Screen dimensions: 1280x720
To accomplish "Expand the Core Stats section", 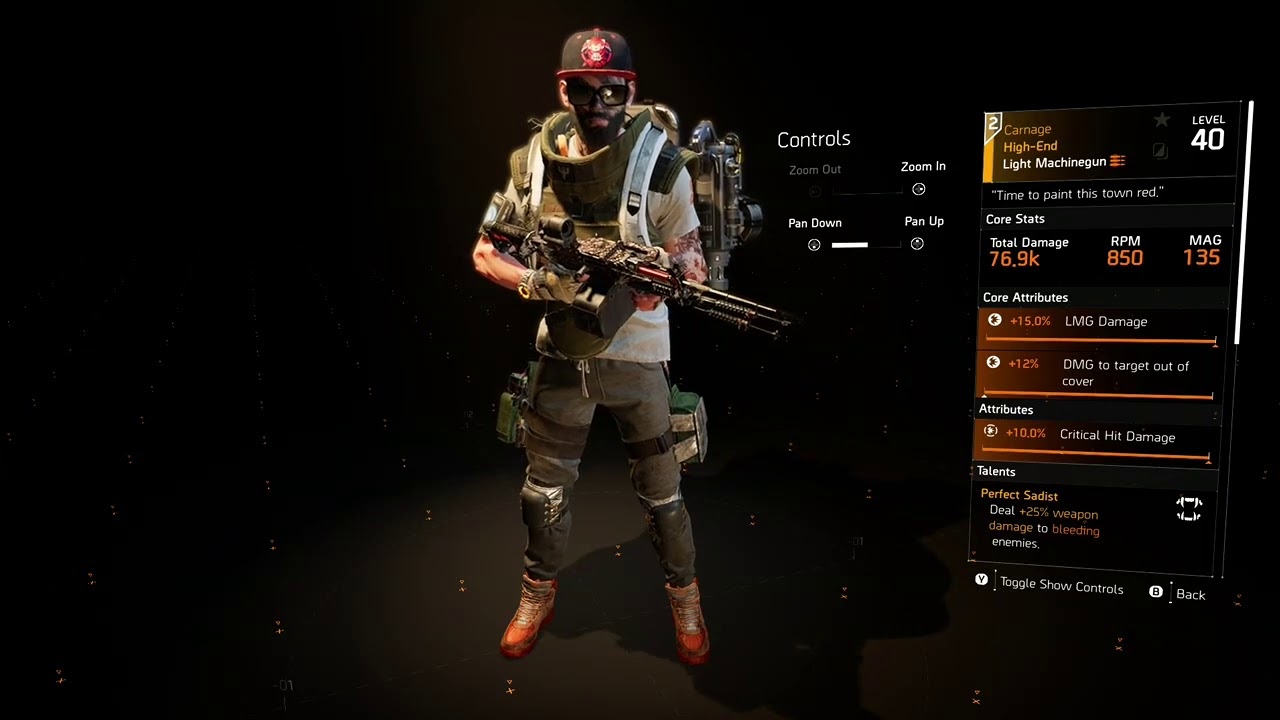I will point(1015,218).
